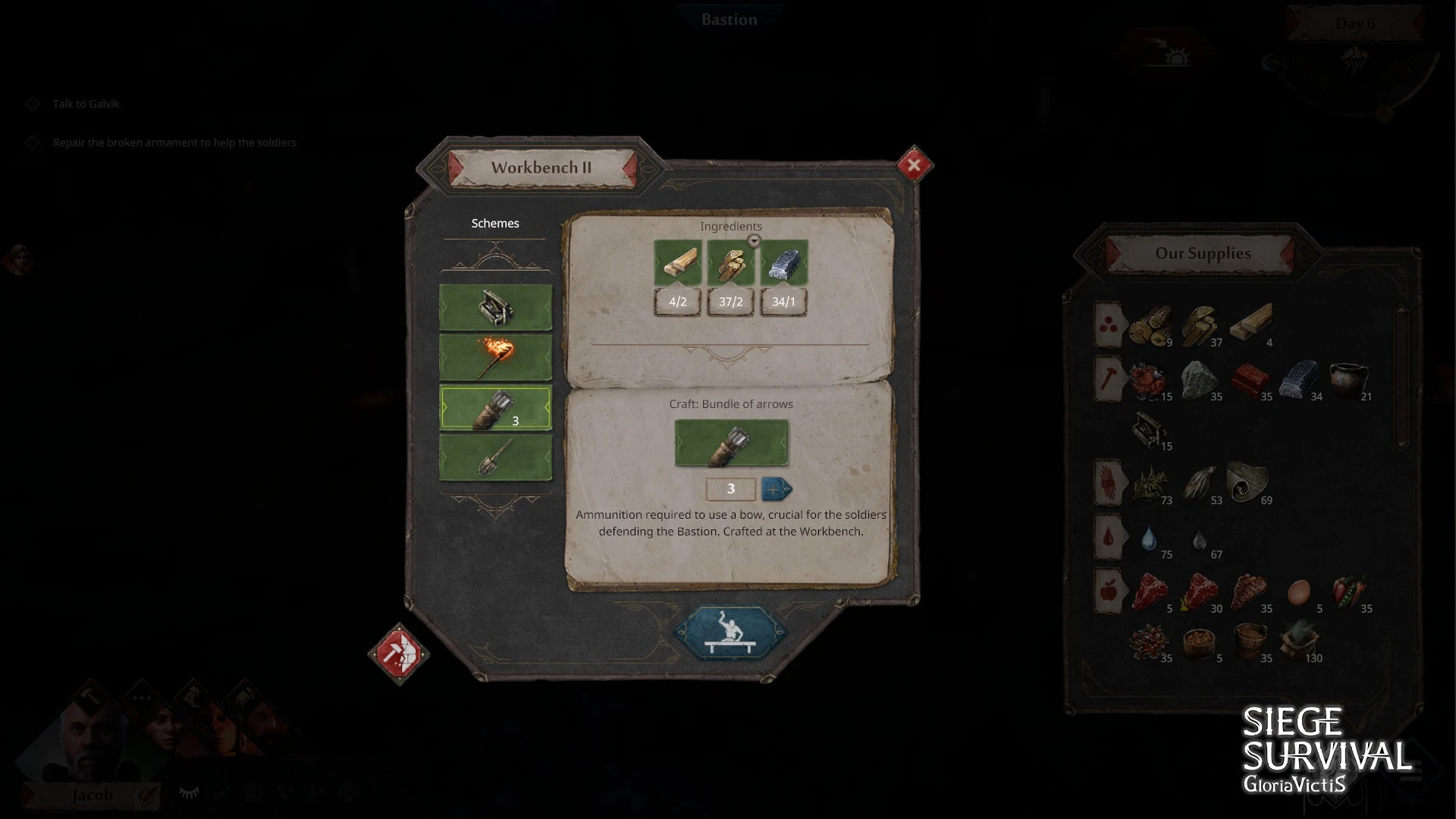The height and width of the screenshot is (819, 1456).
Task: Select the hammer crafting materials category tab
Action: [x=1108, y=379]
